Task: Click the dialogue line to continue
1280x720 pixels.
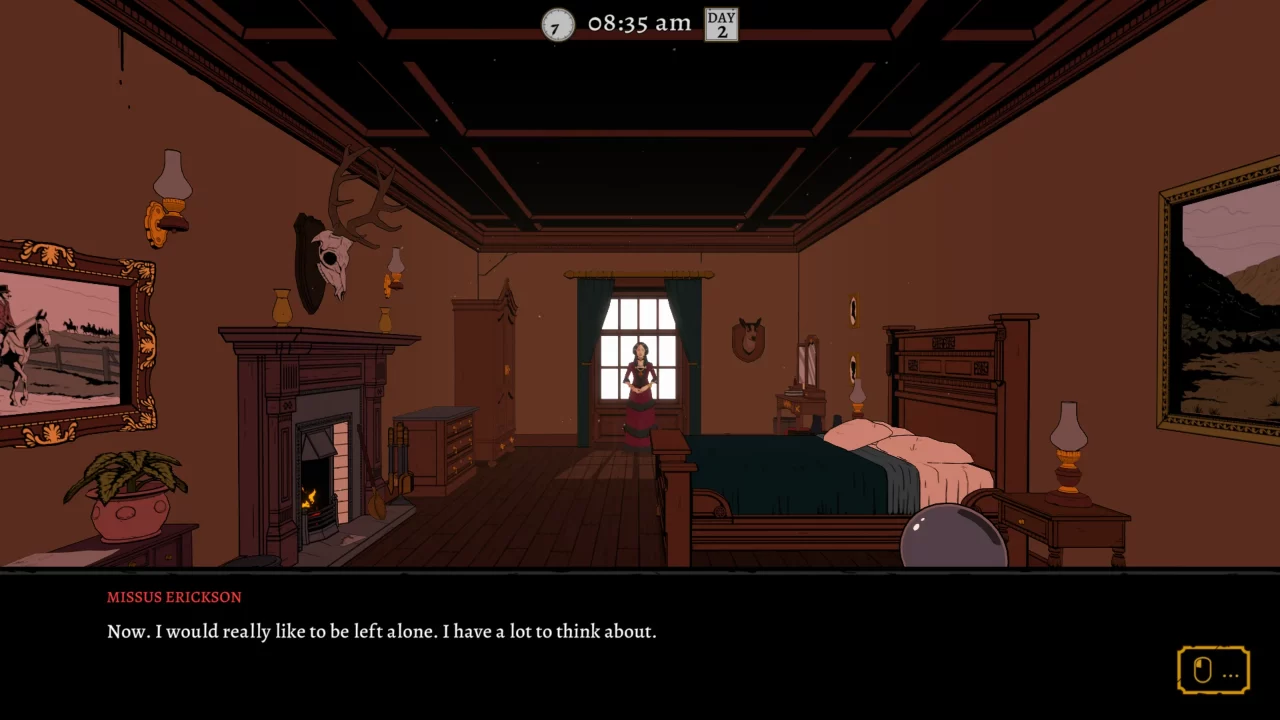Action: (381, 631)
